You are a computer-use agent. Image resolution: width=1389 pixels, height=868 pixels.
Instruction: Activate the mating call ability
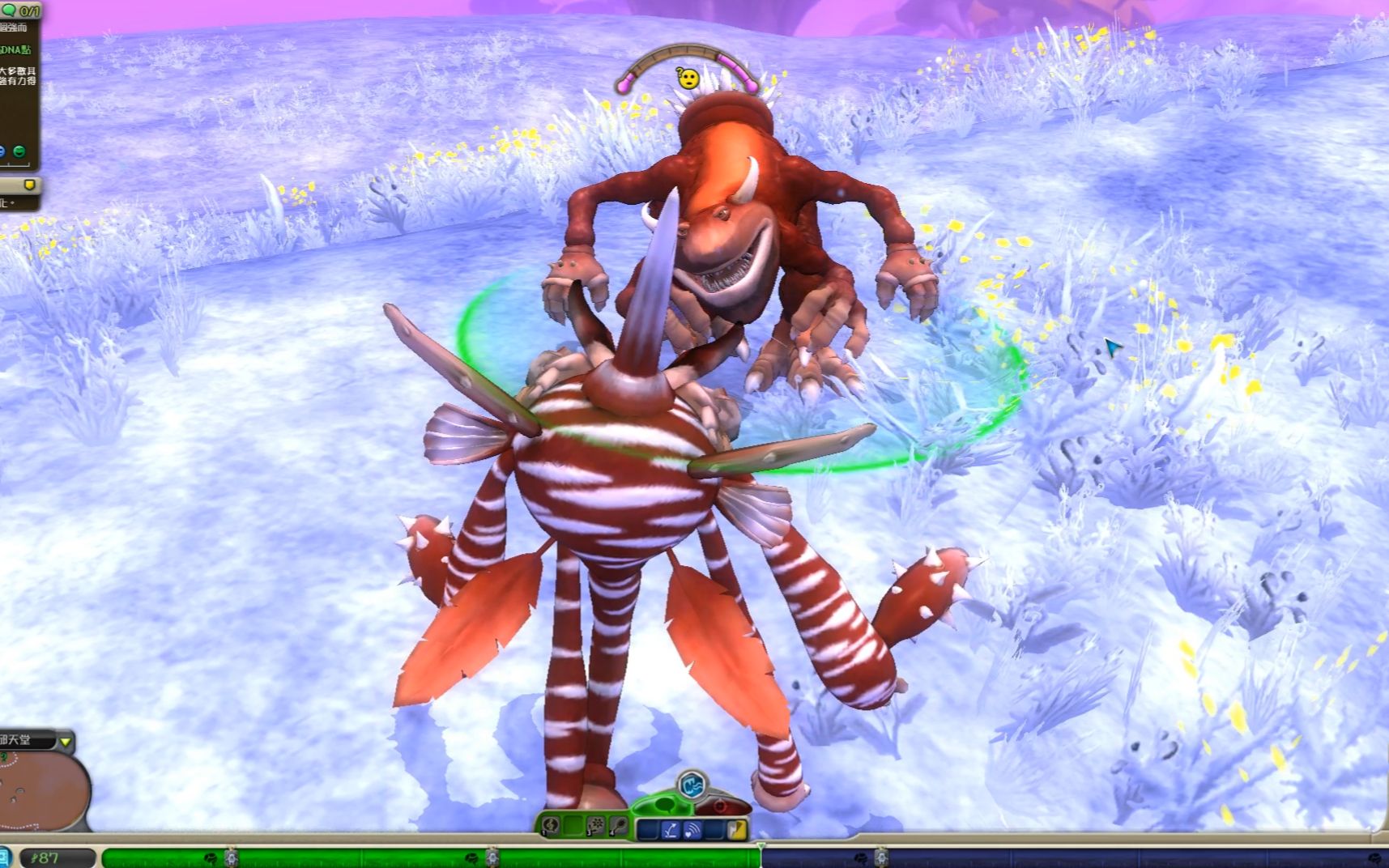pyautogui.click(x=692, y=830)
